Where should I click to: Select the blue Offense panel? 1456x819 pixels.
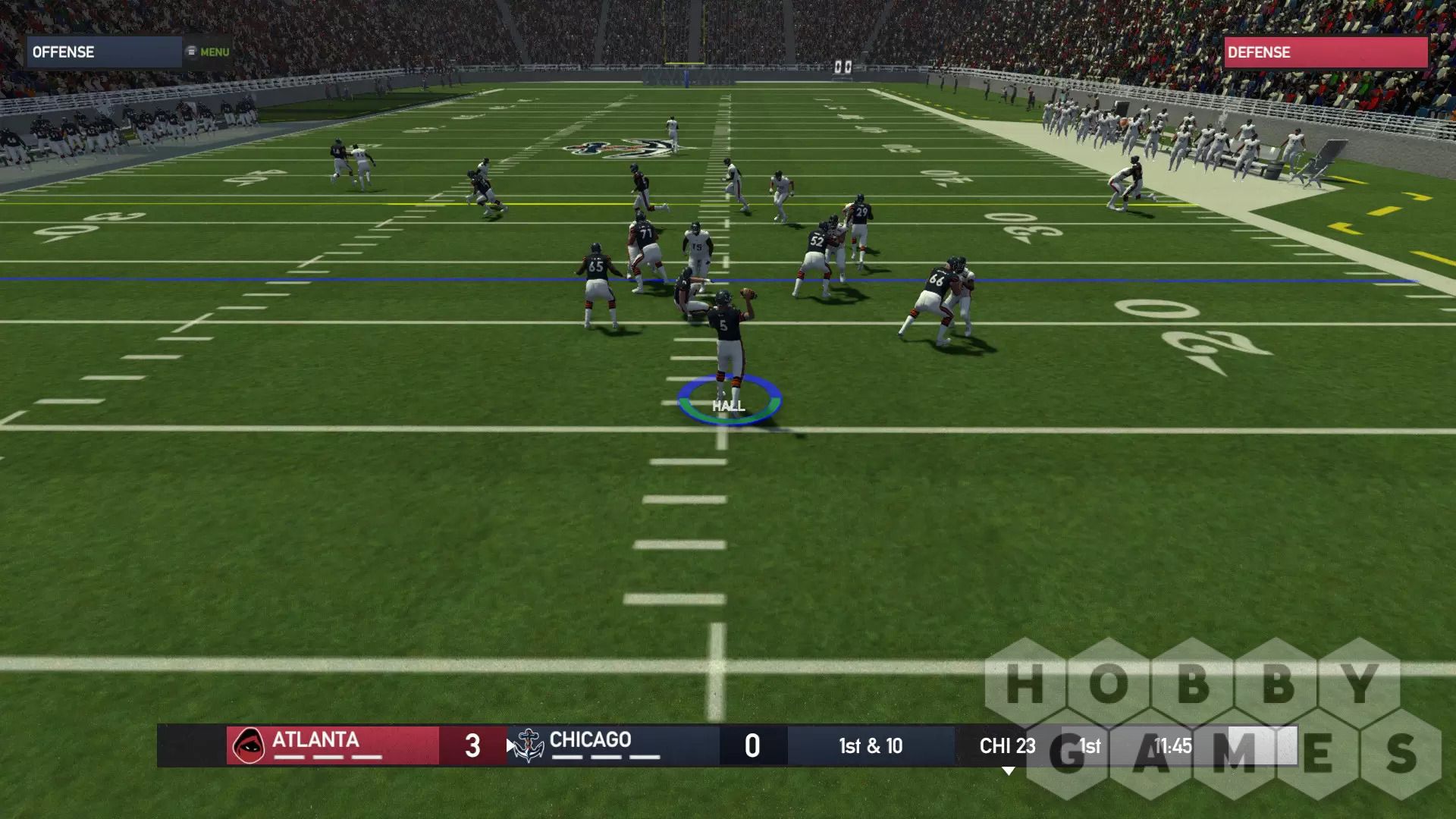click(104, 52)
